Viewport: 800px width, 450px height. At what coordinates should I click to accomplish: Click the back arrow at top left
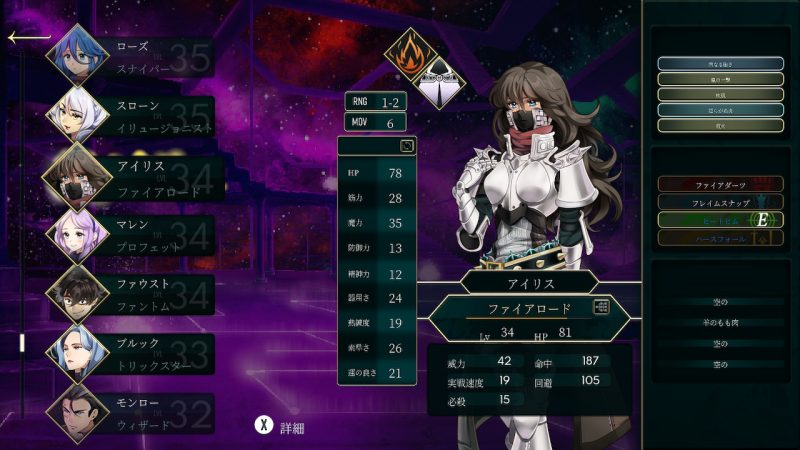(x=28, y=38)
